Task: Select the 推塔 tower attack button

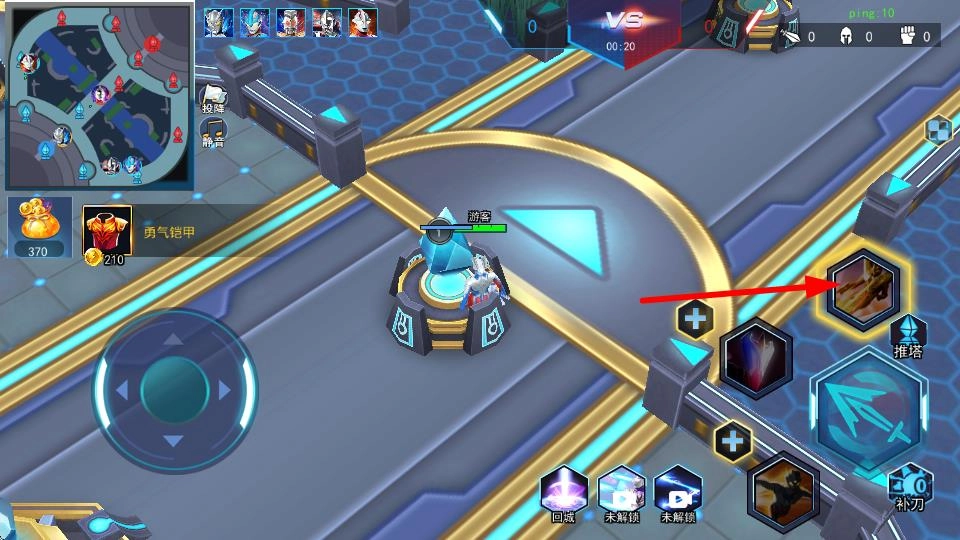Action: click(908, 336)
